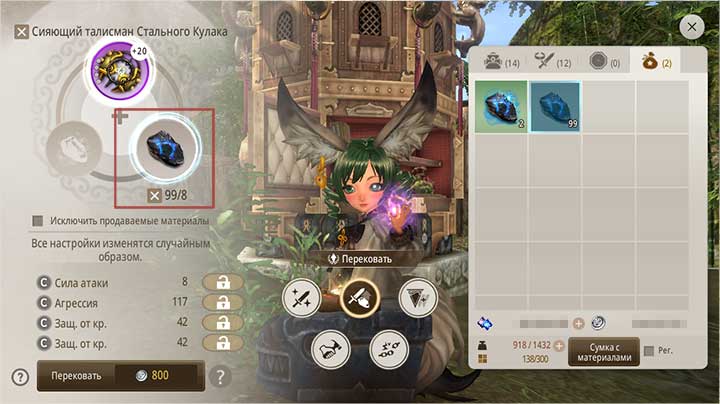The image size is (720, 404).
Task: Switch to the octagon tab (0)
Action: [605, 62]
